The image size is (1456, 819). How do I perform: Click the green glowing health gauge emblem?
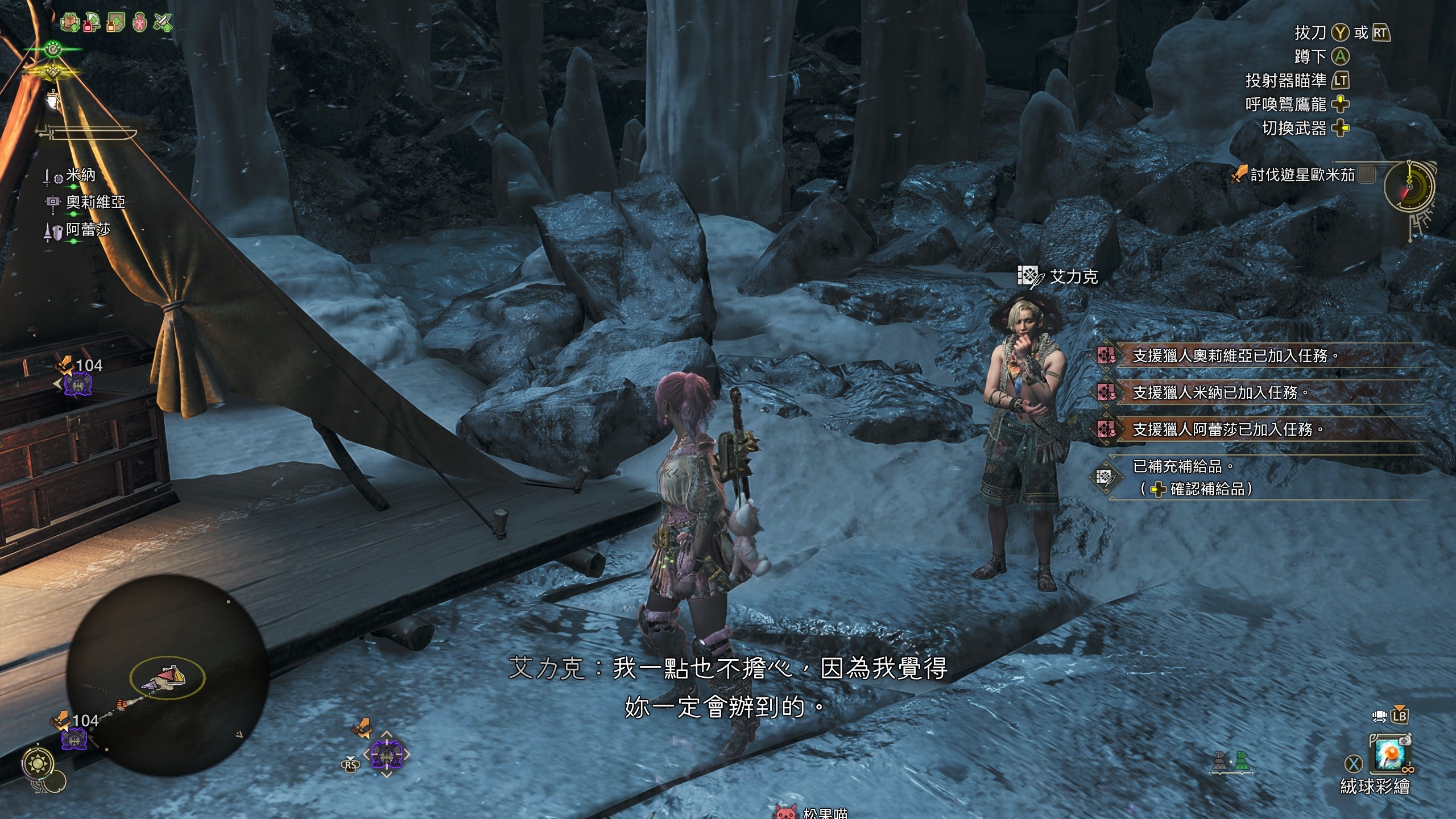click(x=53, y=49)
